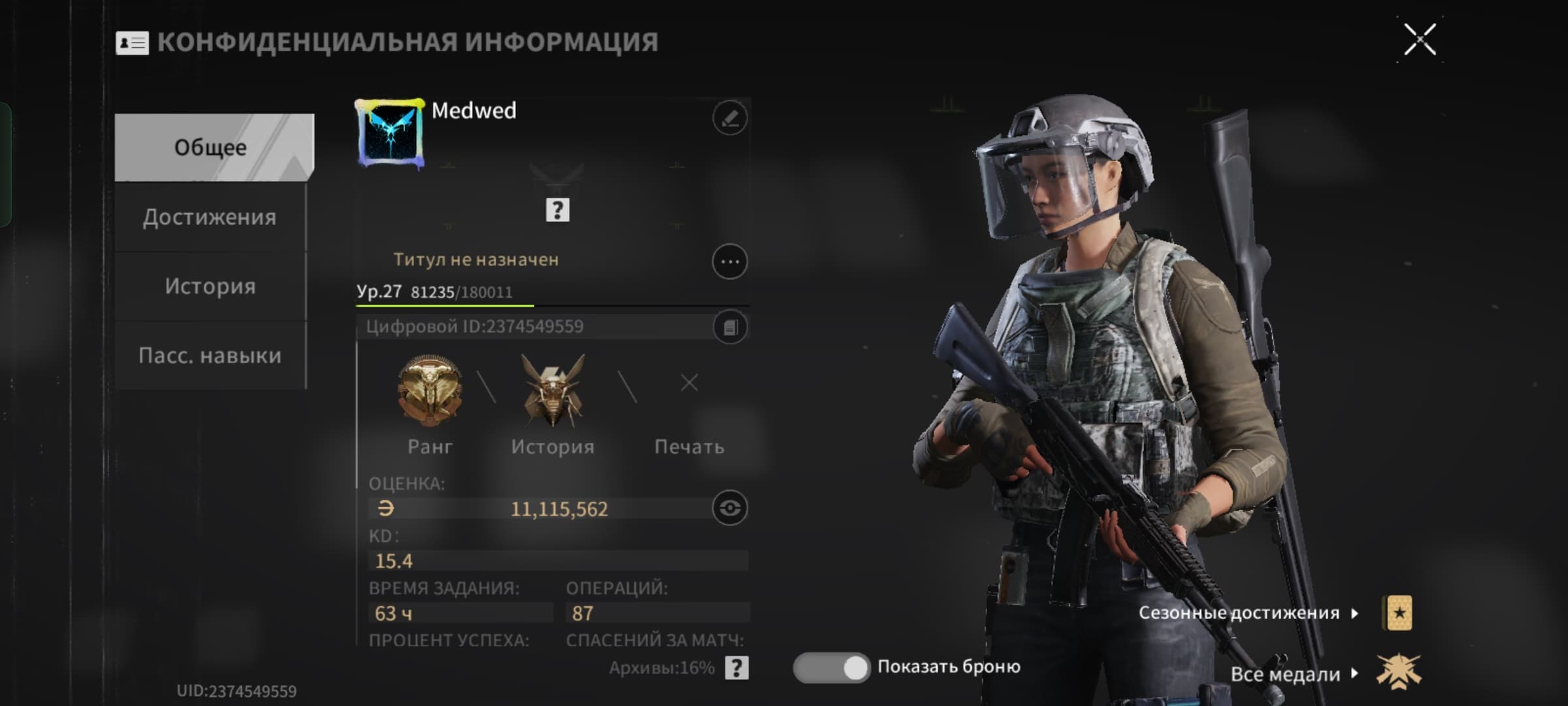This screenshot has width=1568, height=706.
Task: Select the История side tab
Action: [210, 286]
